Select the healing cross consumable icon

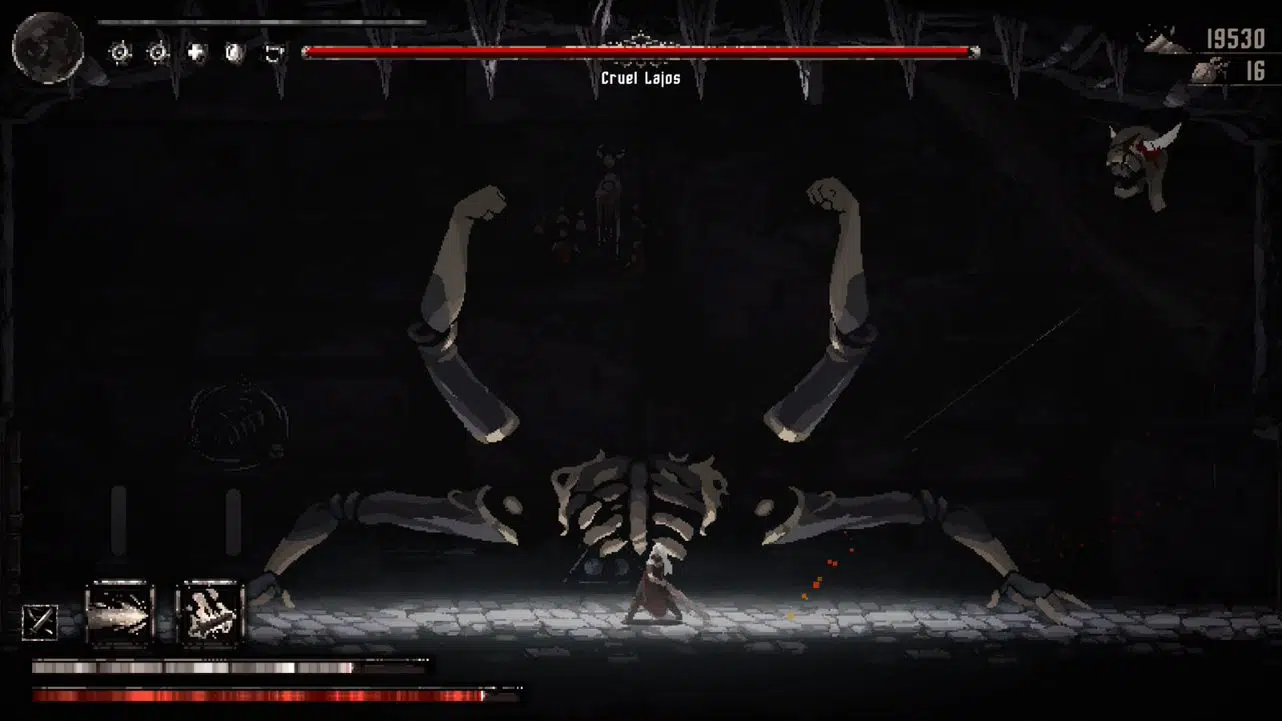coord(196,52)
